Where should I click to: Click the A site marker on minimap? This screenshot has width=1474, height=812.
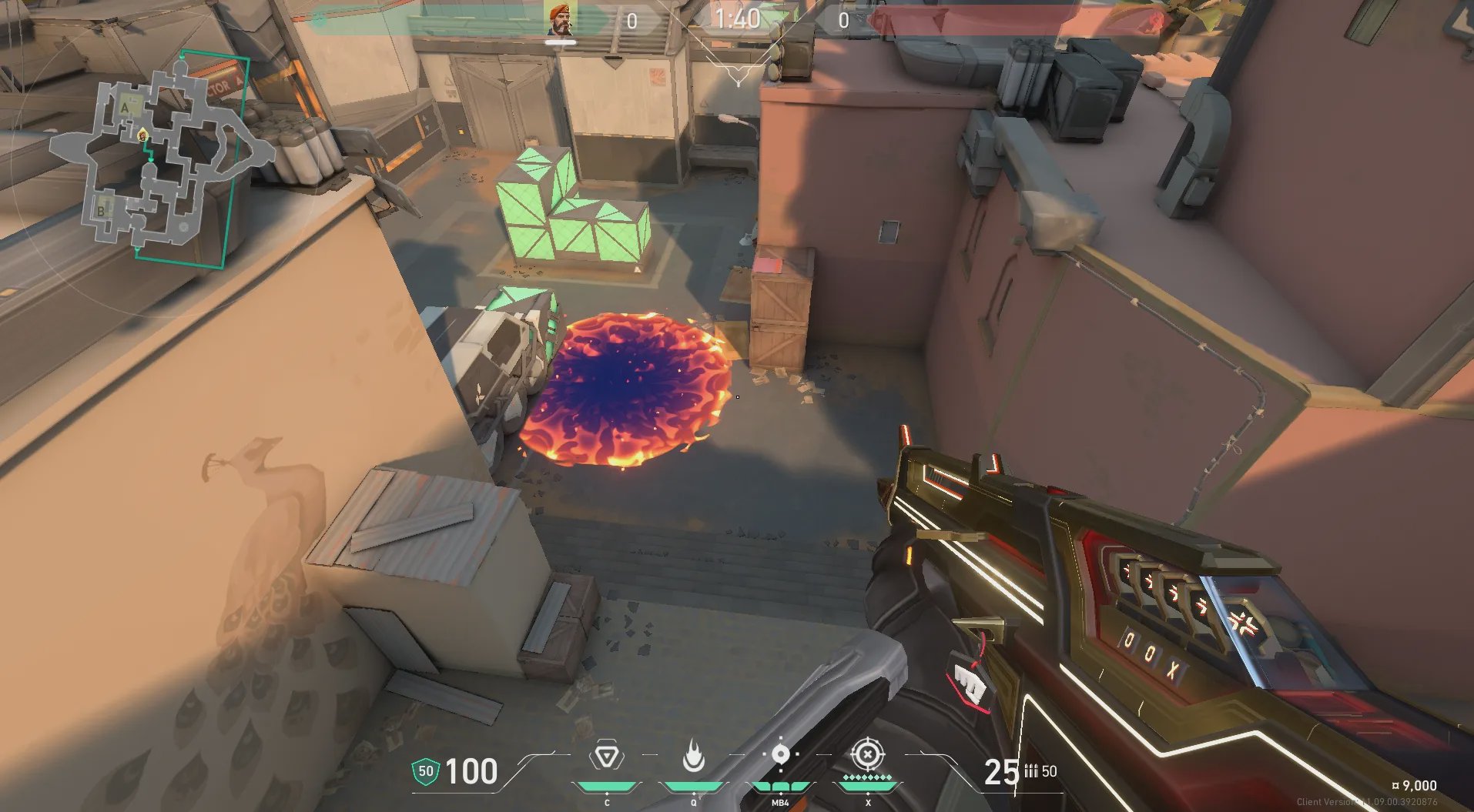tap(126, 109)
